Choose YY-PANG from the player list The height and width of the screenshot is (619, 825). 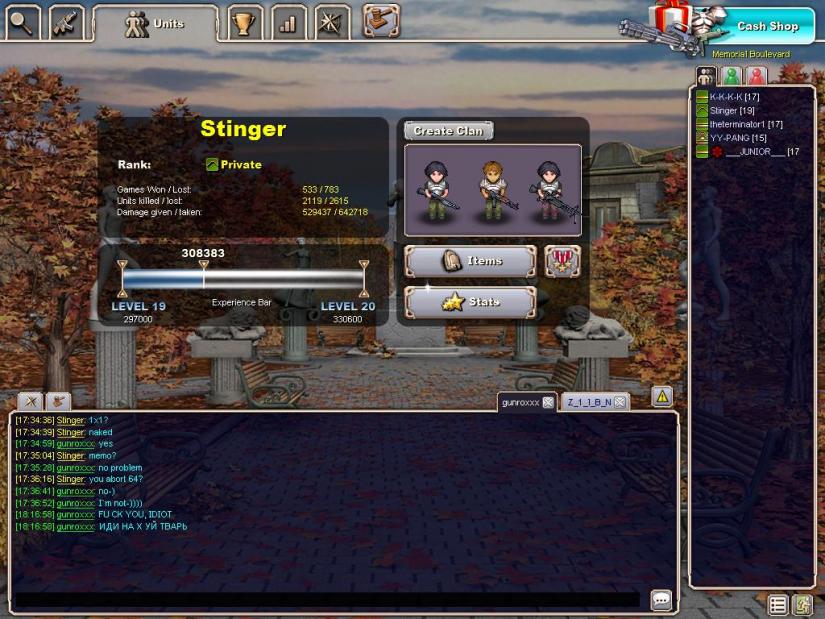[738, 138]
